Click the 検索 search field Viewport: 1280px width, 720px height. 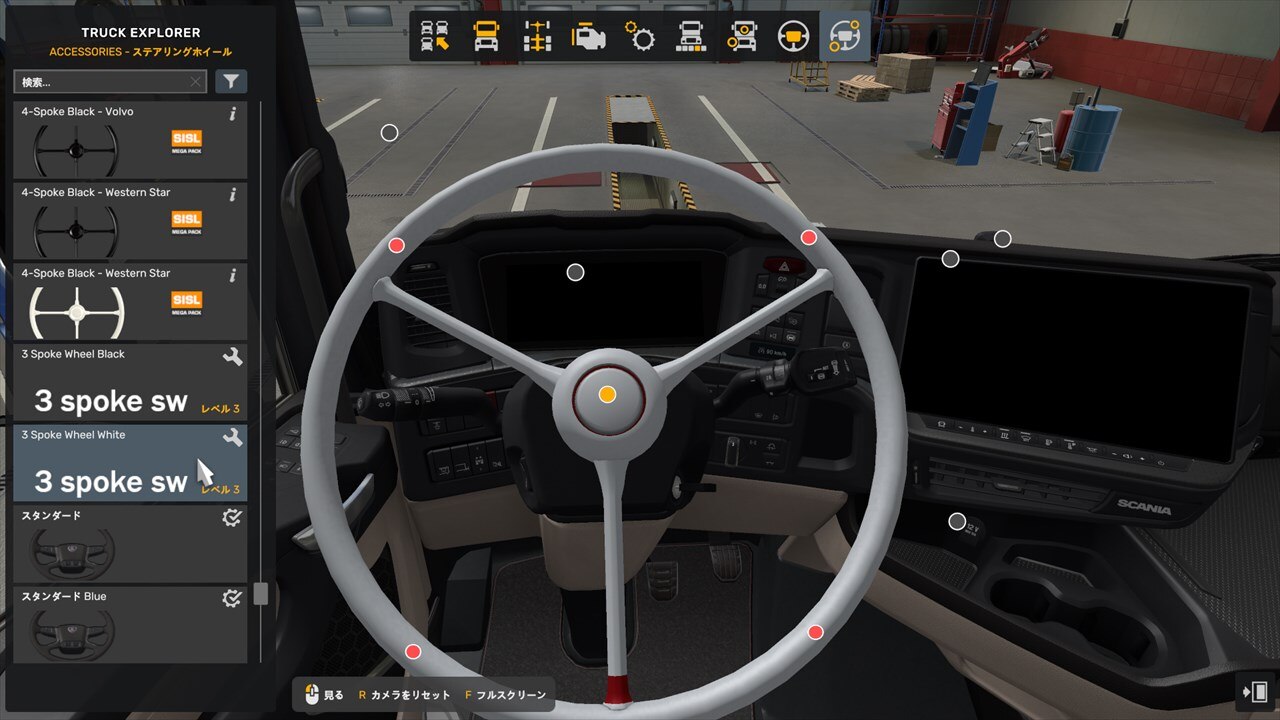[100, 82]
